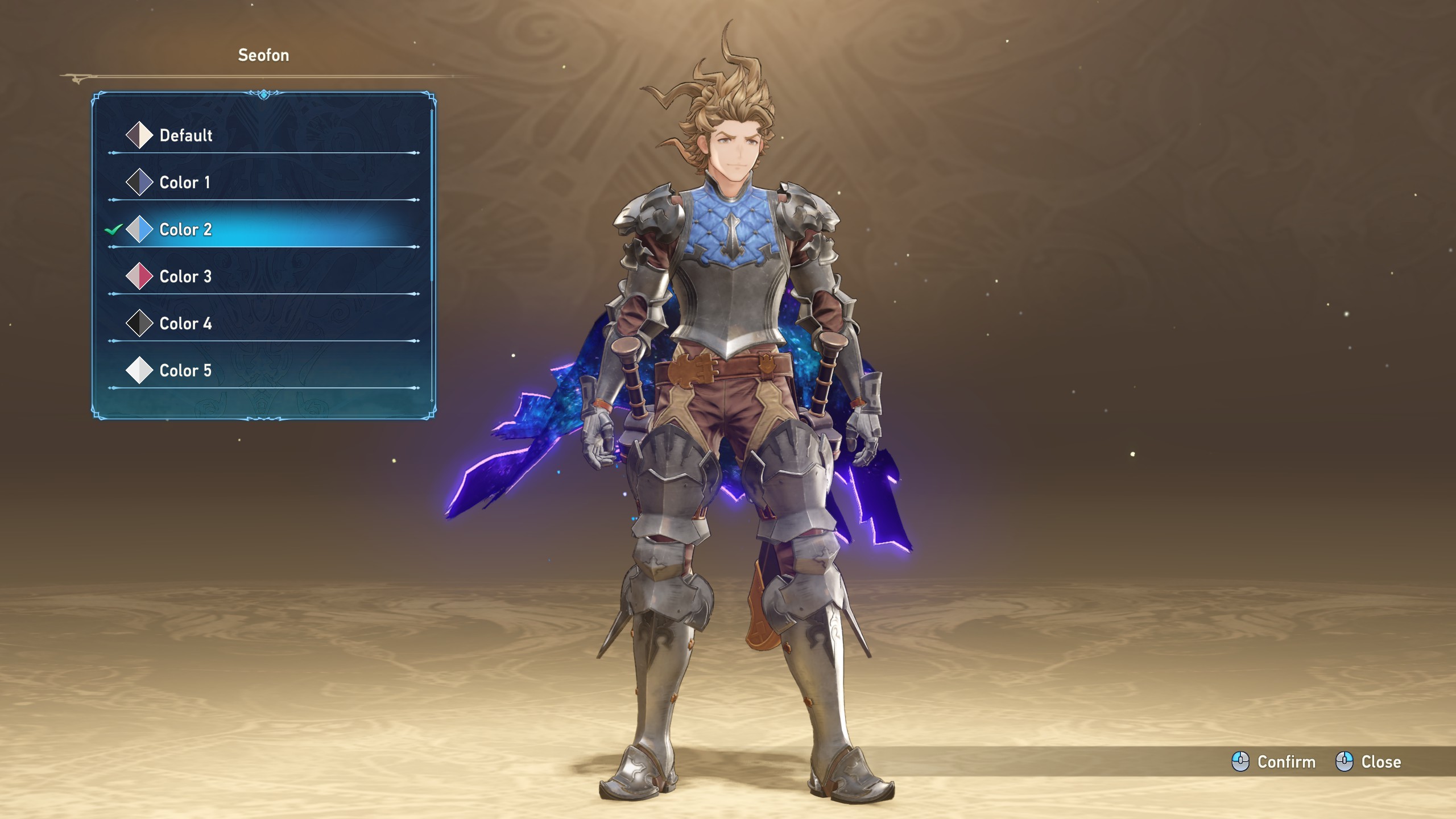Viewport: 1456px width, 819px height.
Task: Switch to the Color 3 palette
Action: 185,277
